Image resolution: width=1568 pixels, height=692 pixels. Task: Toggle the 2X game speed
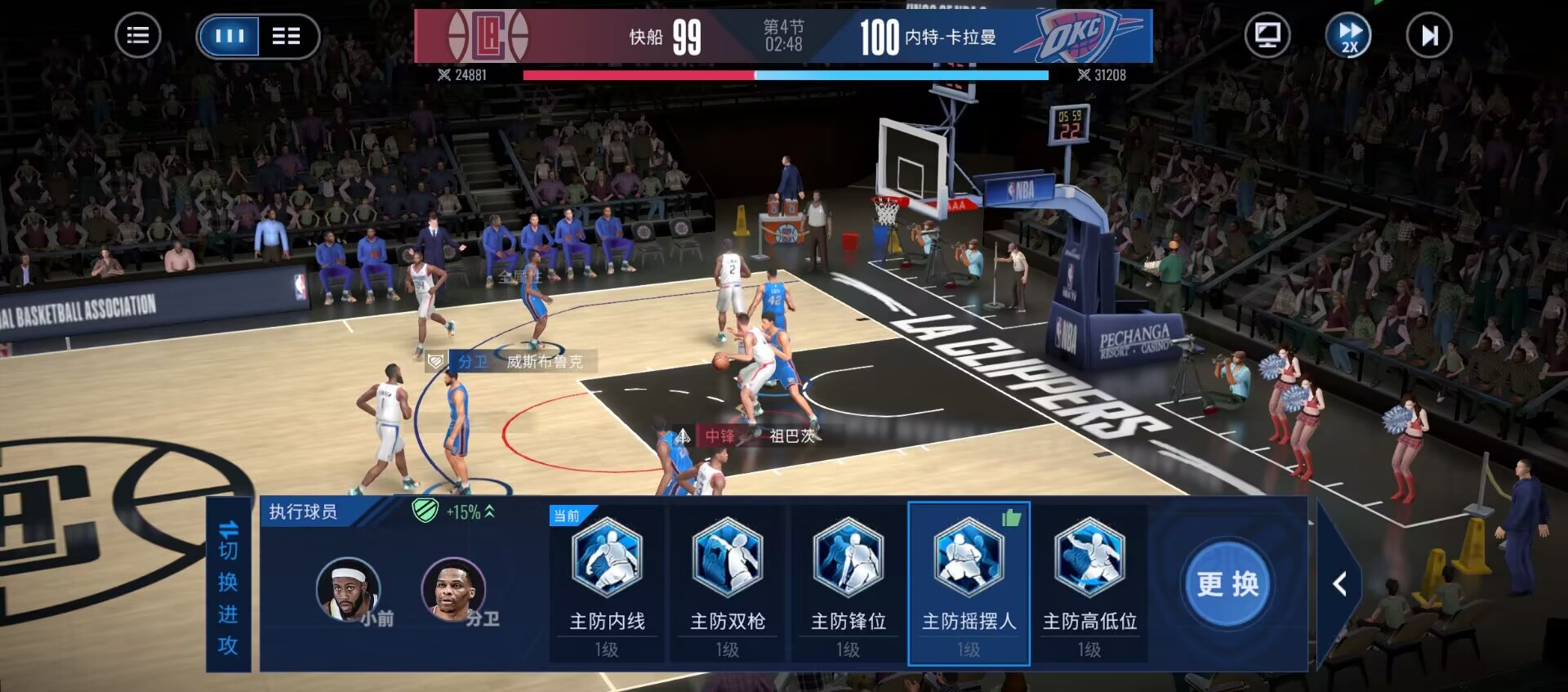click(1349, 35)
